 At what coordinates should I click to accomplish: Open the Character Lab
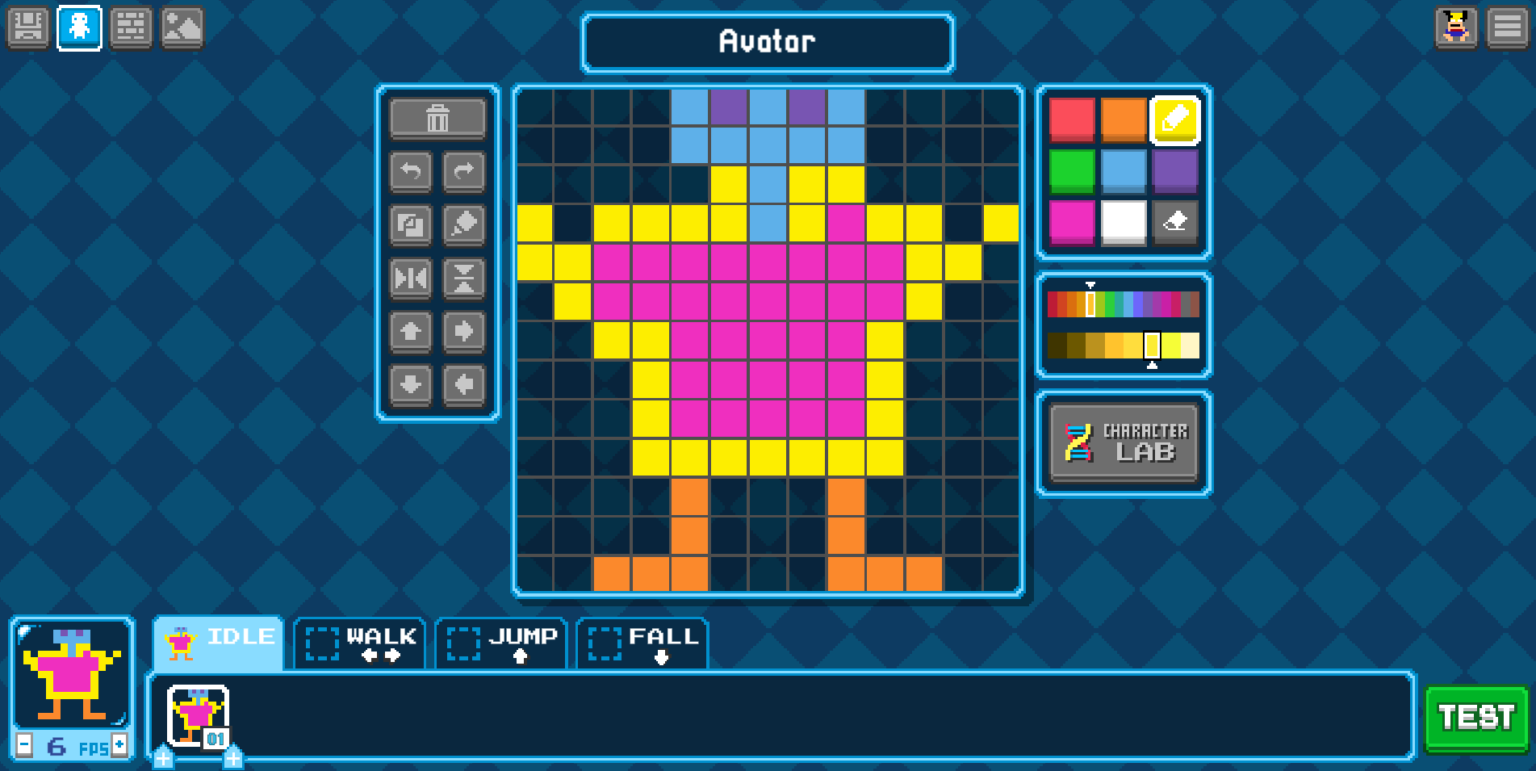1123,442
